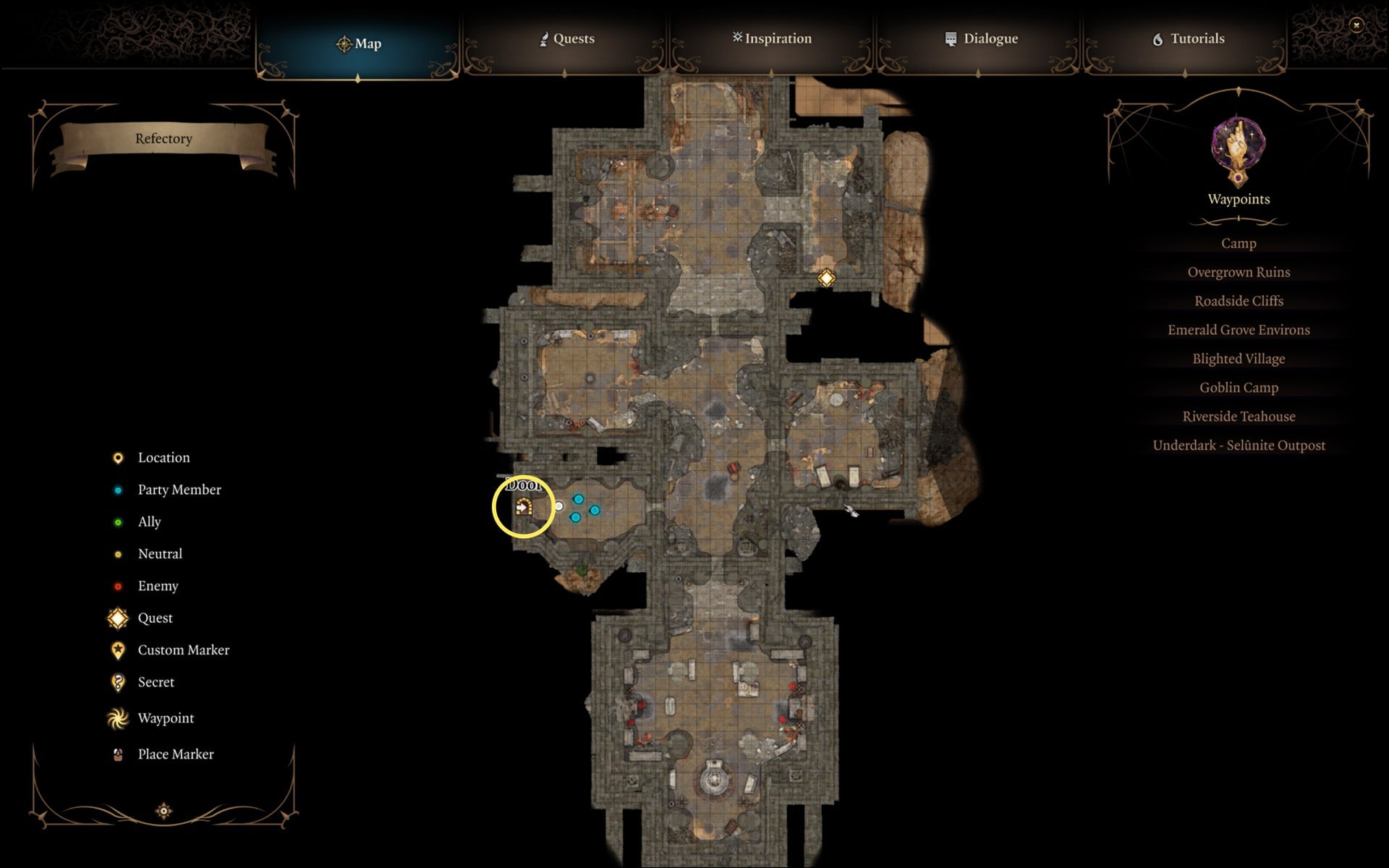The image size is (1389, 868).
Task: Click the Custom Marker legend icon
Action: pyautogui.click(x=117, y=650)
